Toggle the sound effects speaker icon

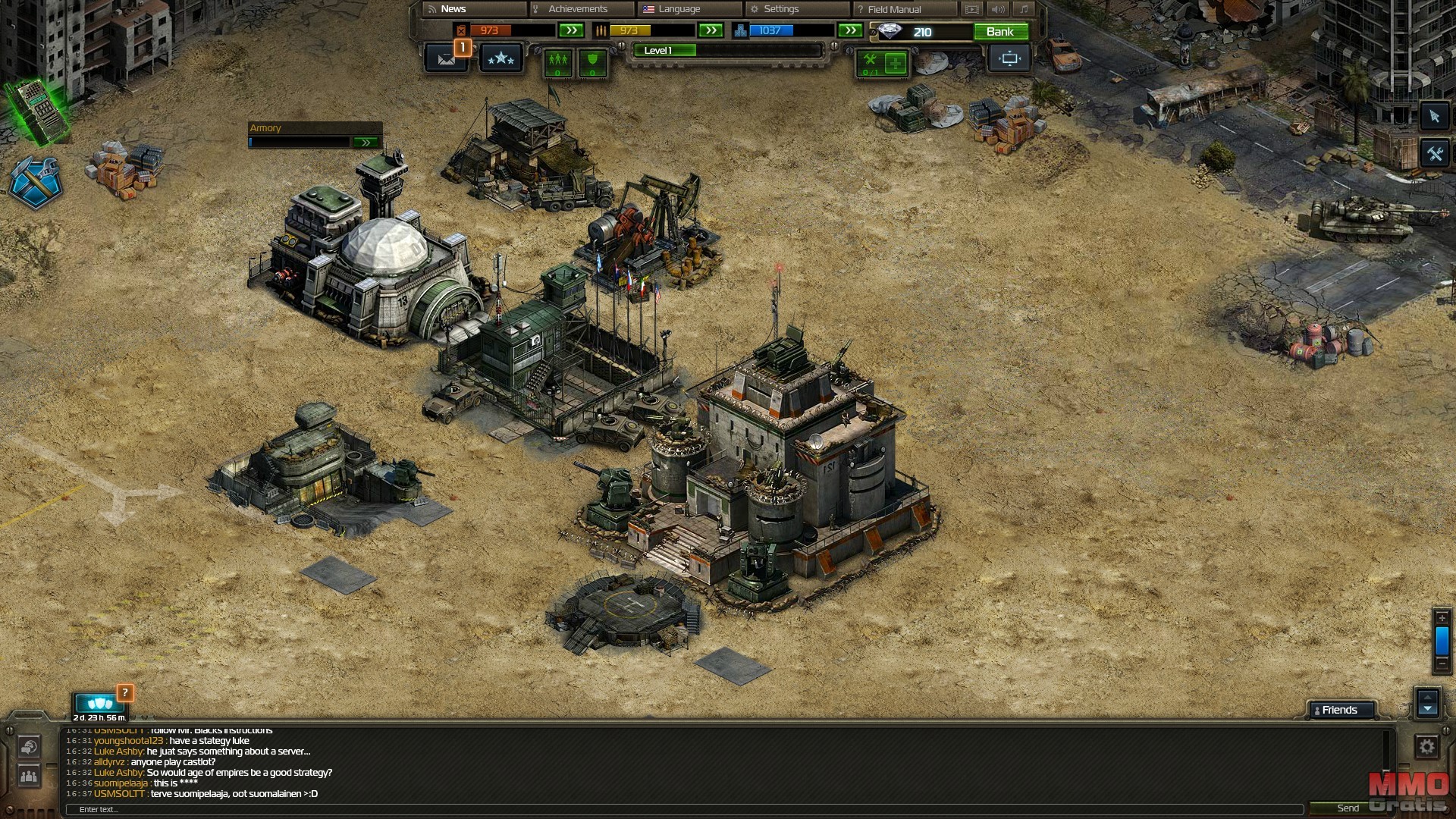tap(998, 9)
